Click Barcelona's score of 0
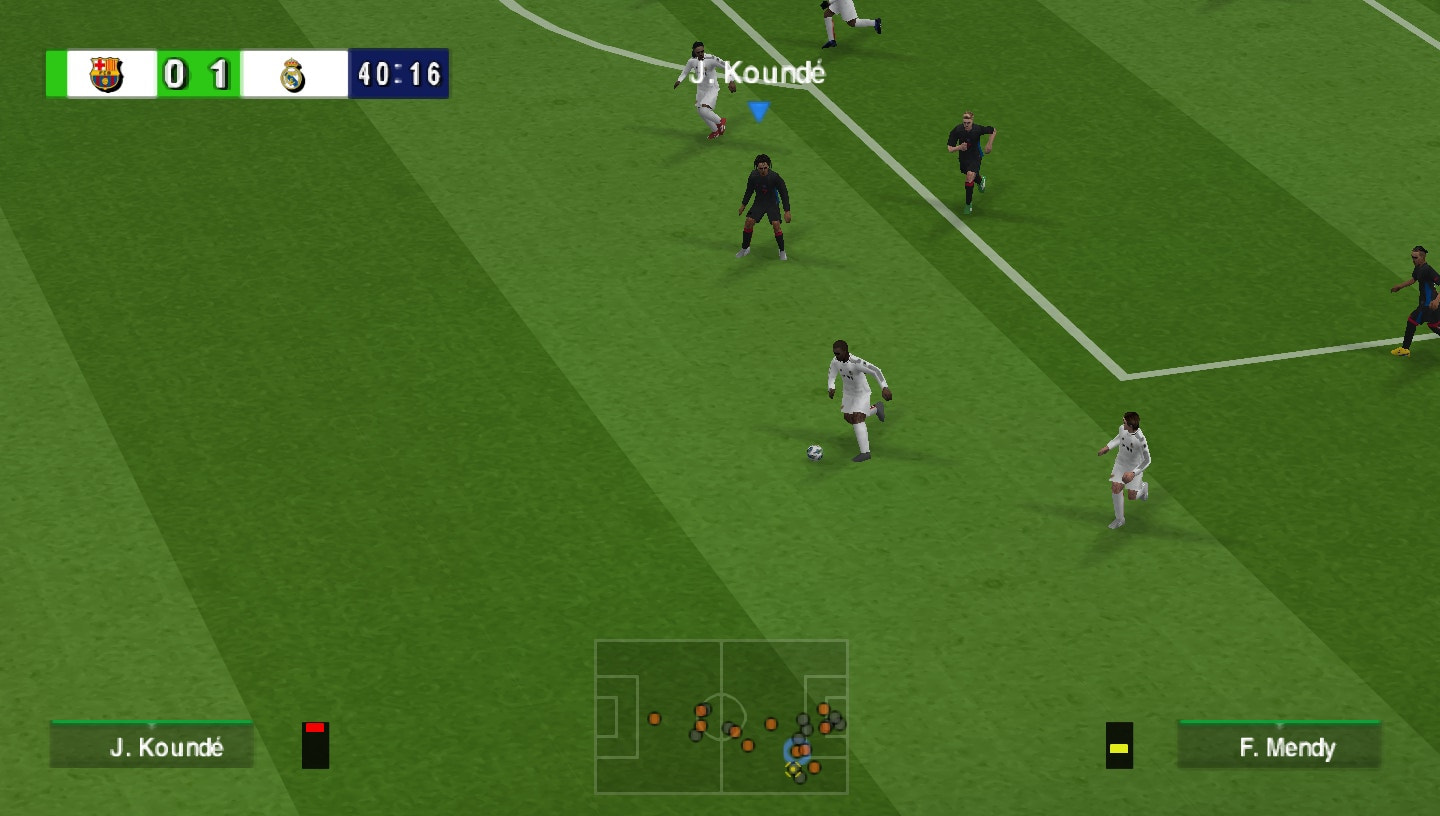Screen dimensions: 1440x816 (x=173, y=73)
